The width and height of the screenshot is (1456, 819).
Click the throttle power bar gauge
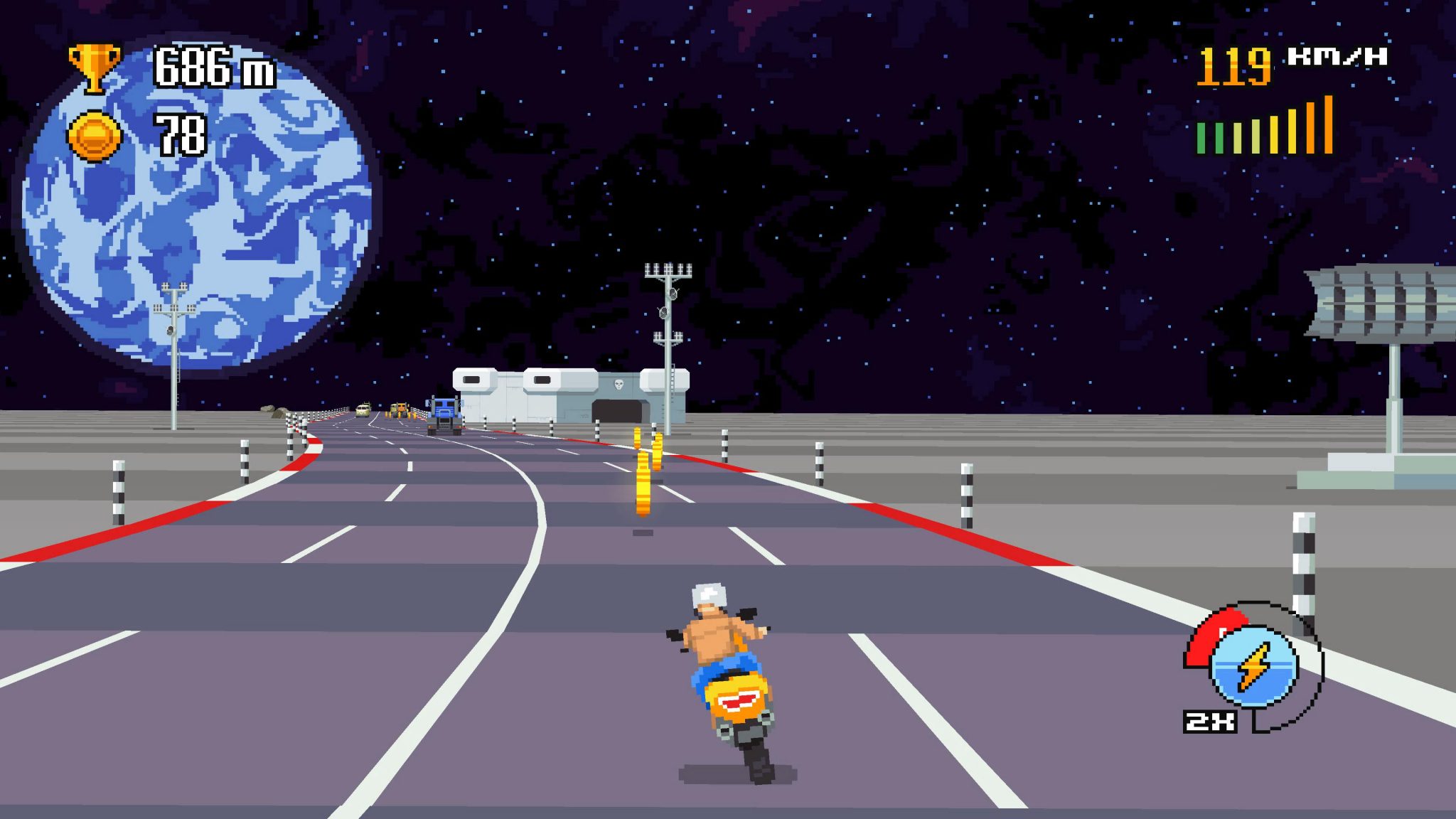[x=1264, y=132]
